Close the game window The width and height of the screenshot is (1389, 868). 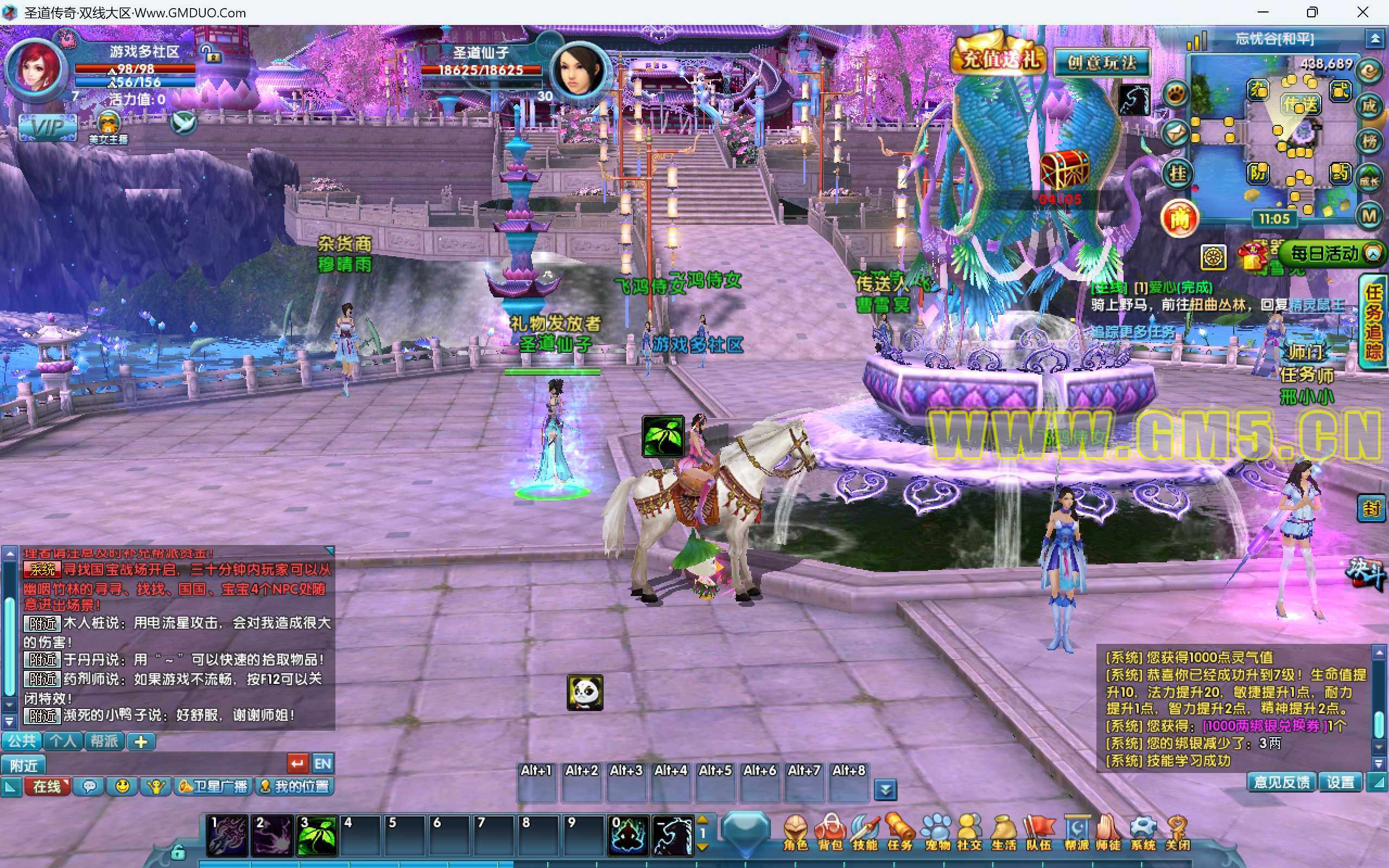pyautogui.click(x=1362, y=12)
